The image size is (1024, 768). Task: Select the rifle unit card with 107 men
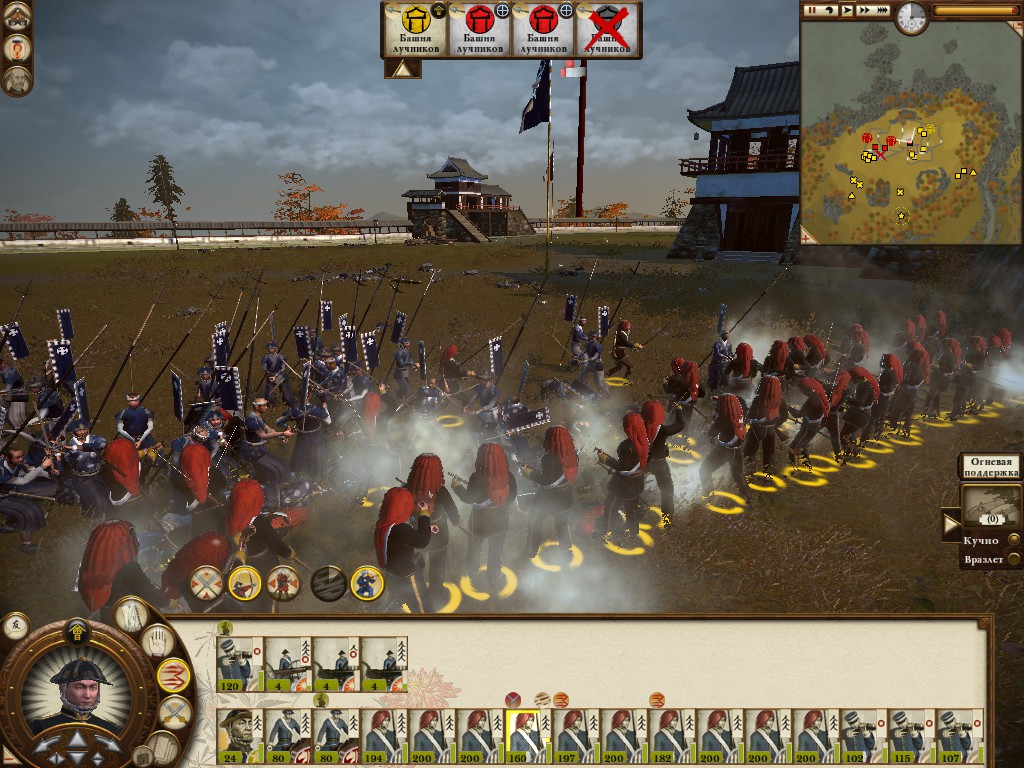tap(960, 736)
